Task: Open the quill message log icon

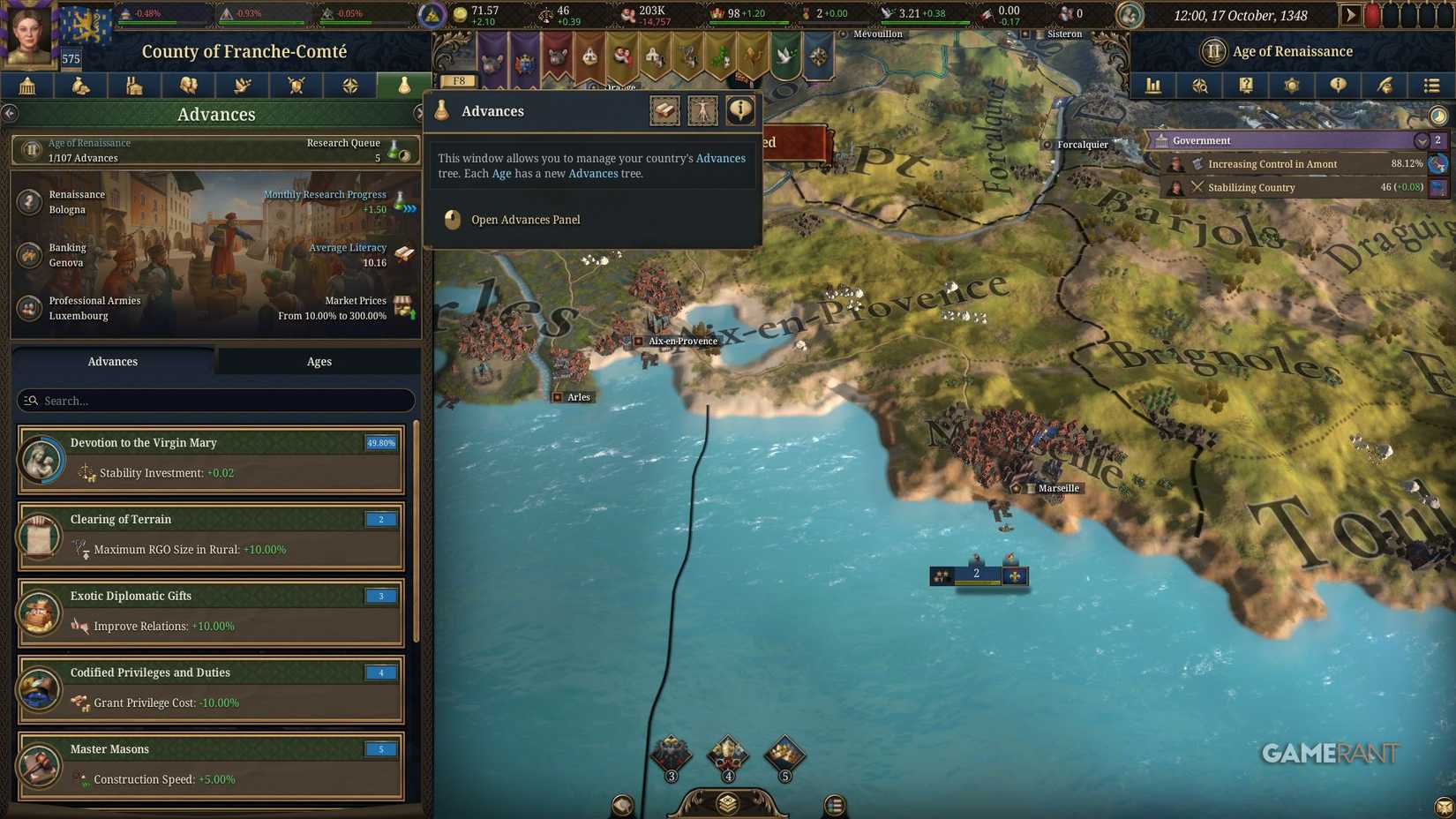Action: pyautogui.click(x=1385, y=86)
